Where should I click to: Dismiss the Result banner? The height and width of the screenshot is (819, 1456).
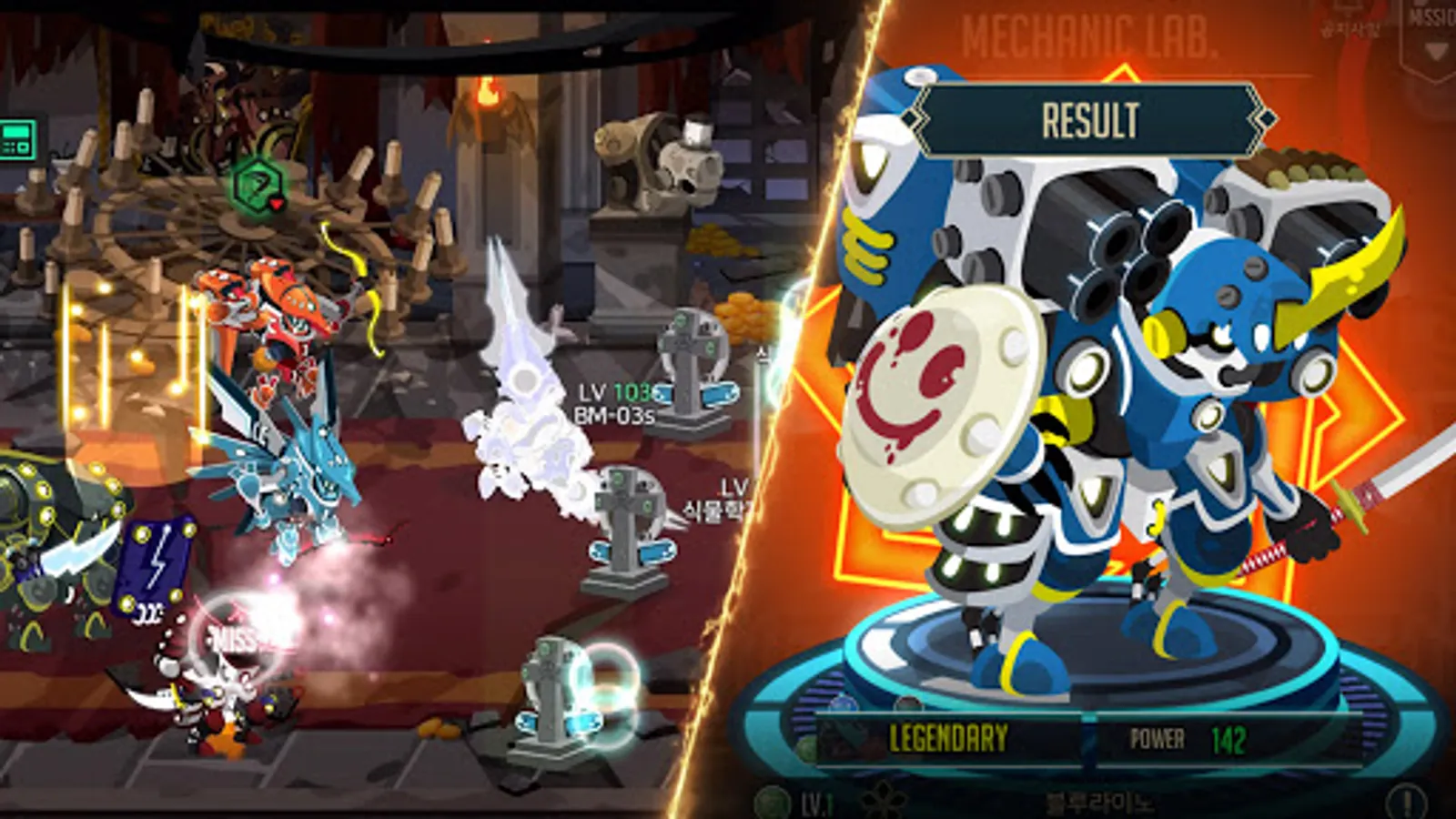point(1090,120)
